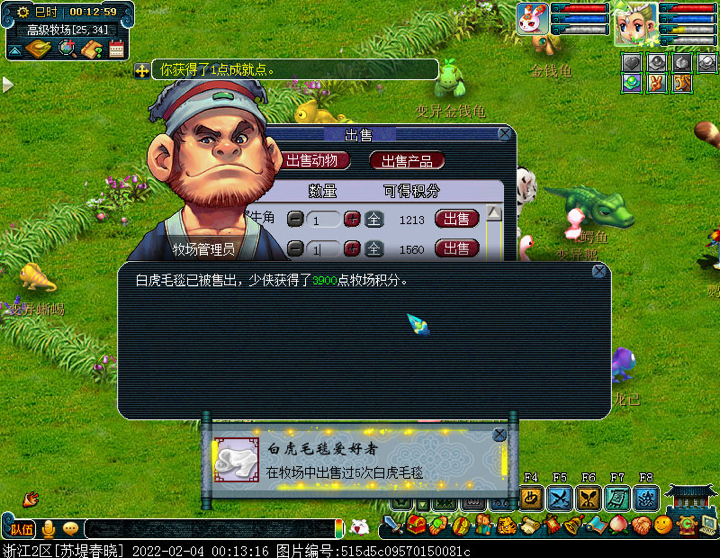This screenshot has height=558, width=720.
Task: Open the calendar icon under the map name
Action: pyautogui.click(x=116, y=48)
